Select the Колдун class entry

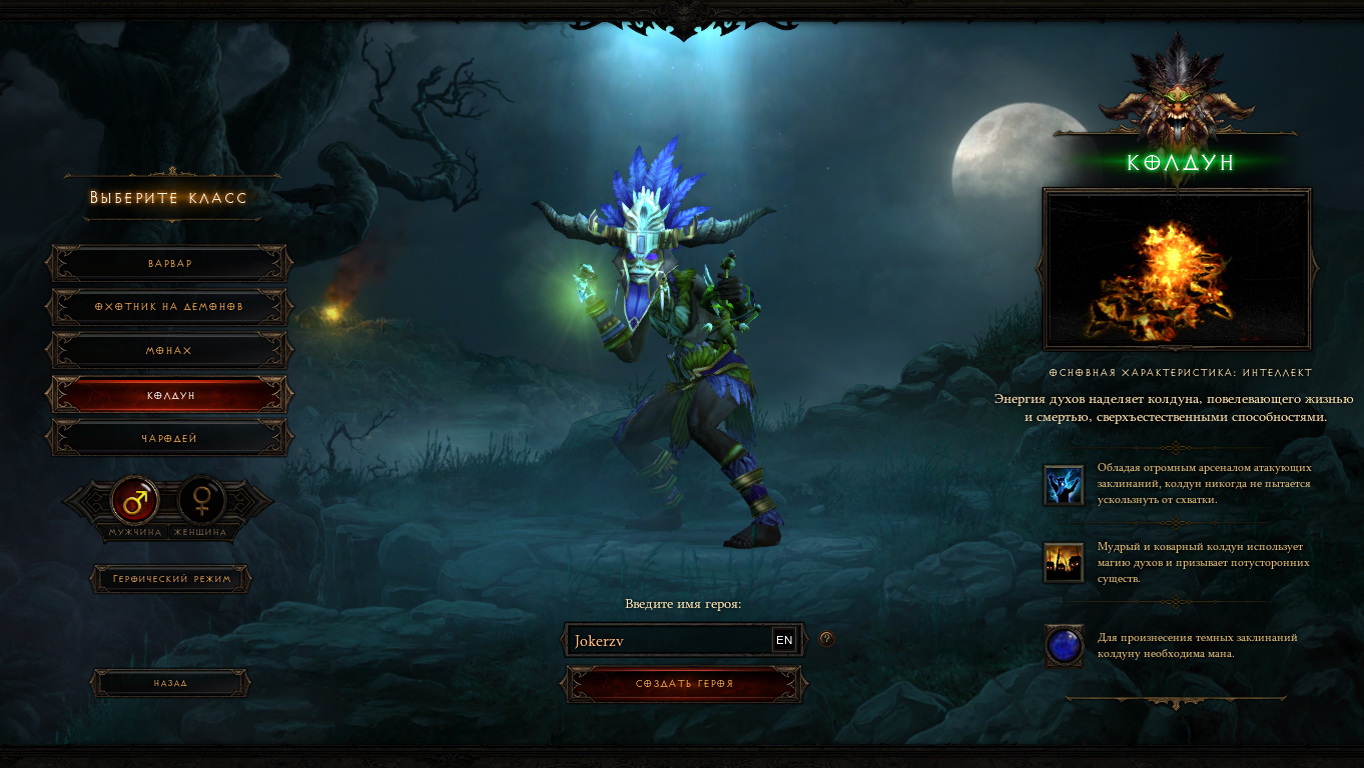[x=170, y=395]
